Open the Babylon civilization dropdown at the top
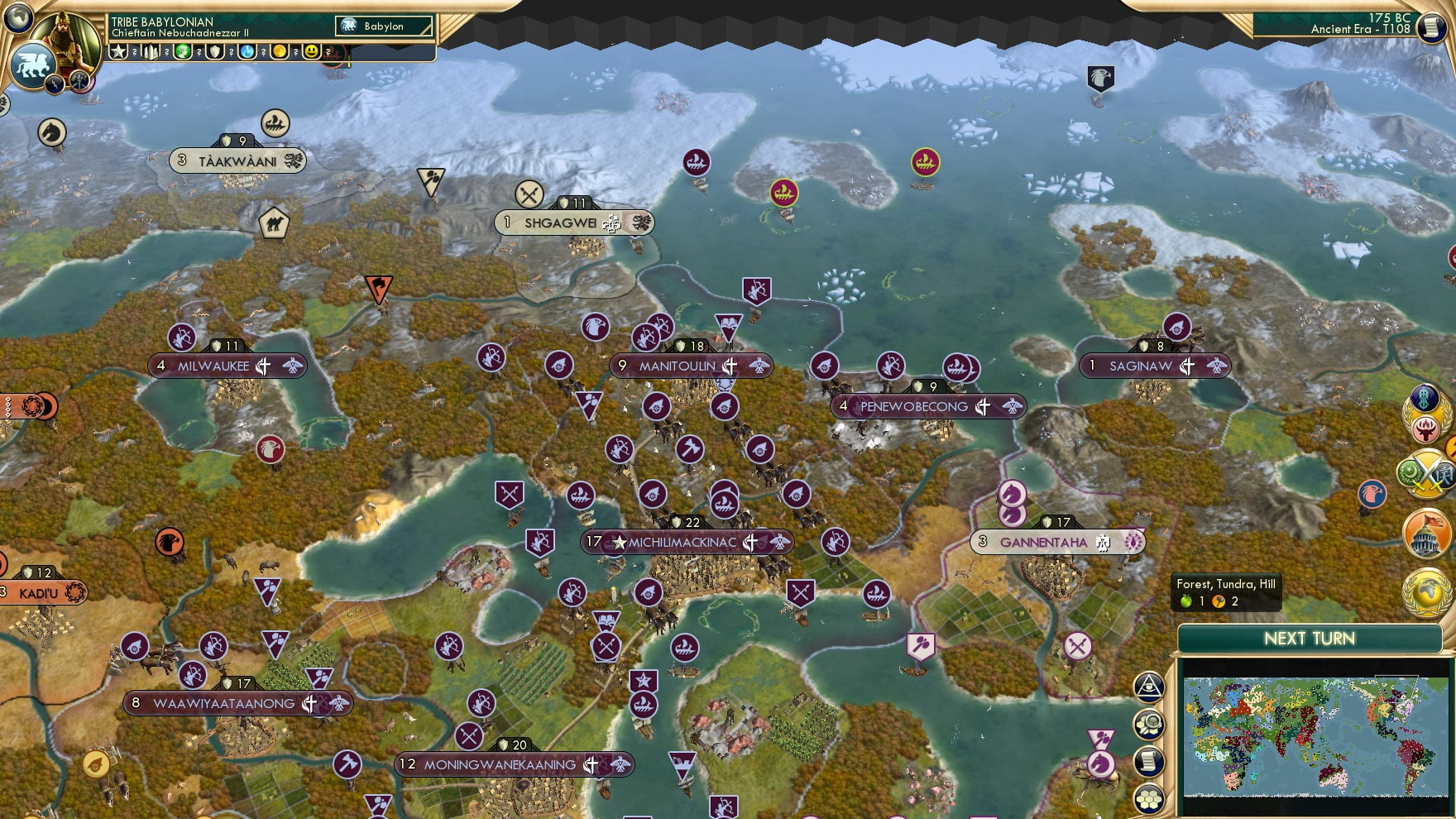The image size is (1456, 819). (382, 26)
